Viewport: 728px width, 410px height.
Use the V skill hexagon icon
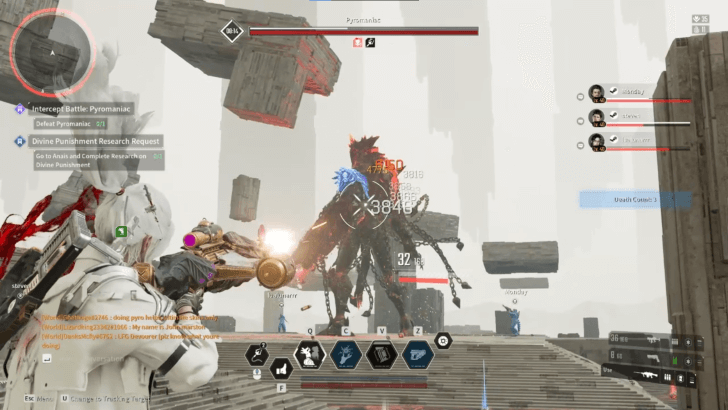tap(382, 353)
